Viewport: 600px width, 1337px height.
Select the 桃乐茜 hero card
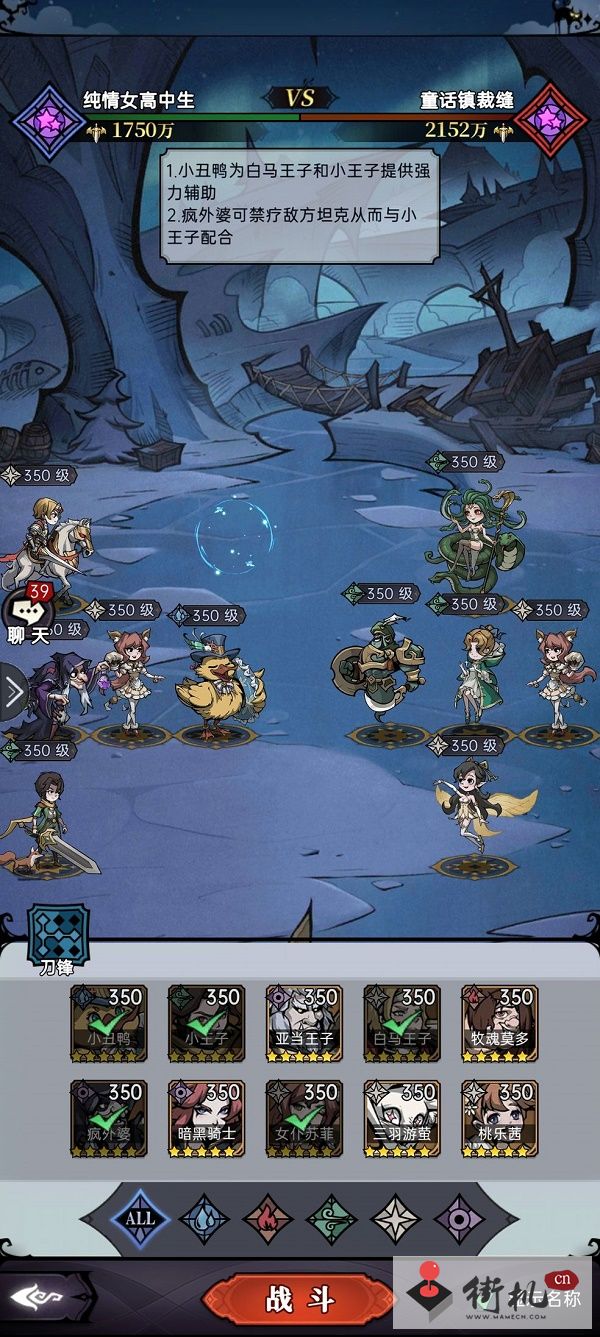pyautogui.click(x=499, y=1118)
